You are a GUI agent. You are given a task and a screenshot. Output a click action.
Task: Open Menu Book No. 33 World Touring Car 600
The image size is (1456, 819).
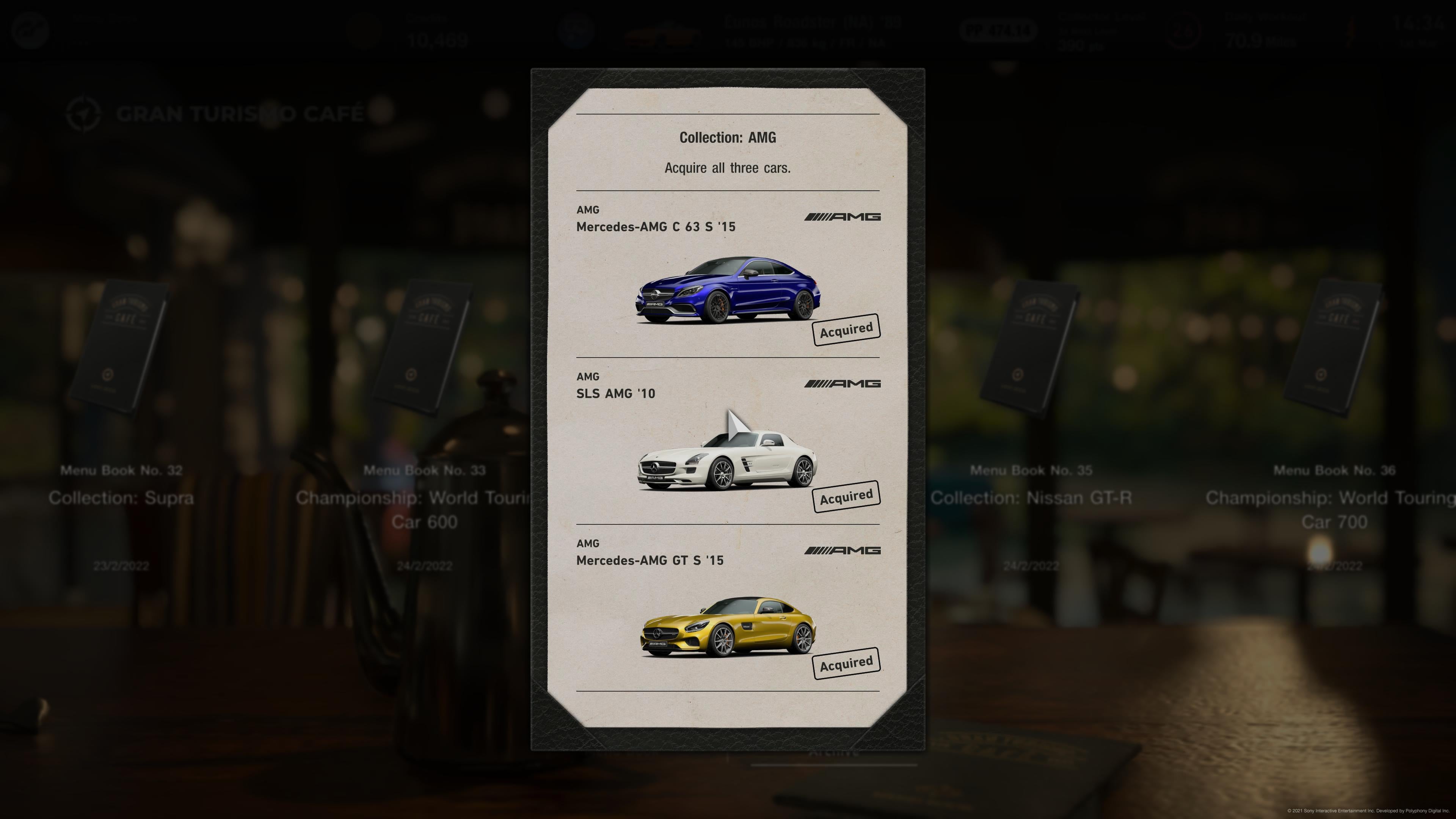425,350
